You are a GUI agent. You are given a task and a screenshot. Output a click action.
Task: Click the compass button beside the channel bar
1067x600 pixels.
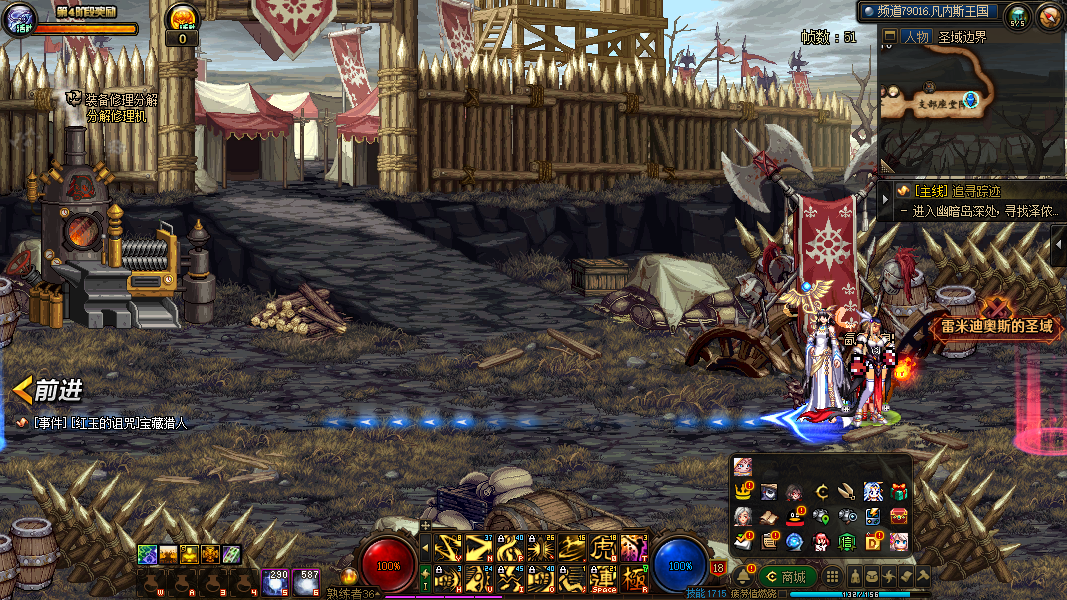pyautogui.click(x=1050, y=15)
